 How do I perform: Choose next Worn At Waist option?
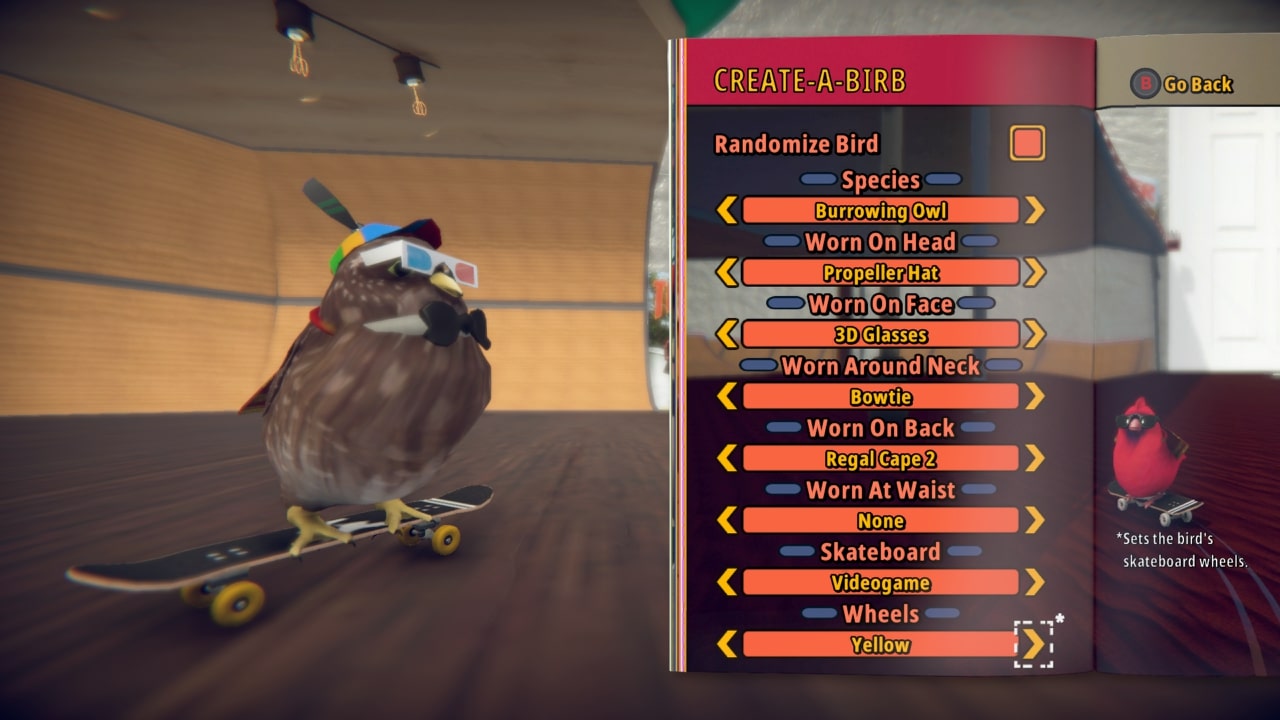(x=1034, y=520)
